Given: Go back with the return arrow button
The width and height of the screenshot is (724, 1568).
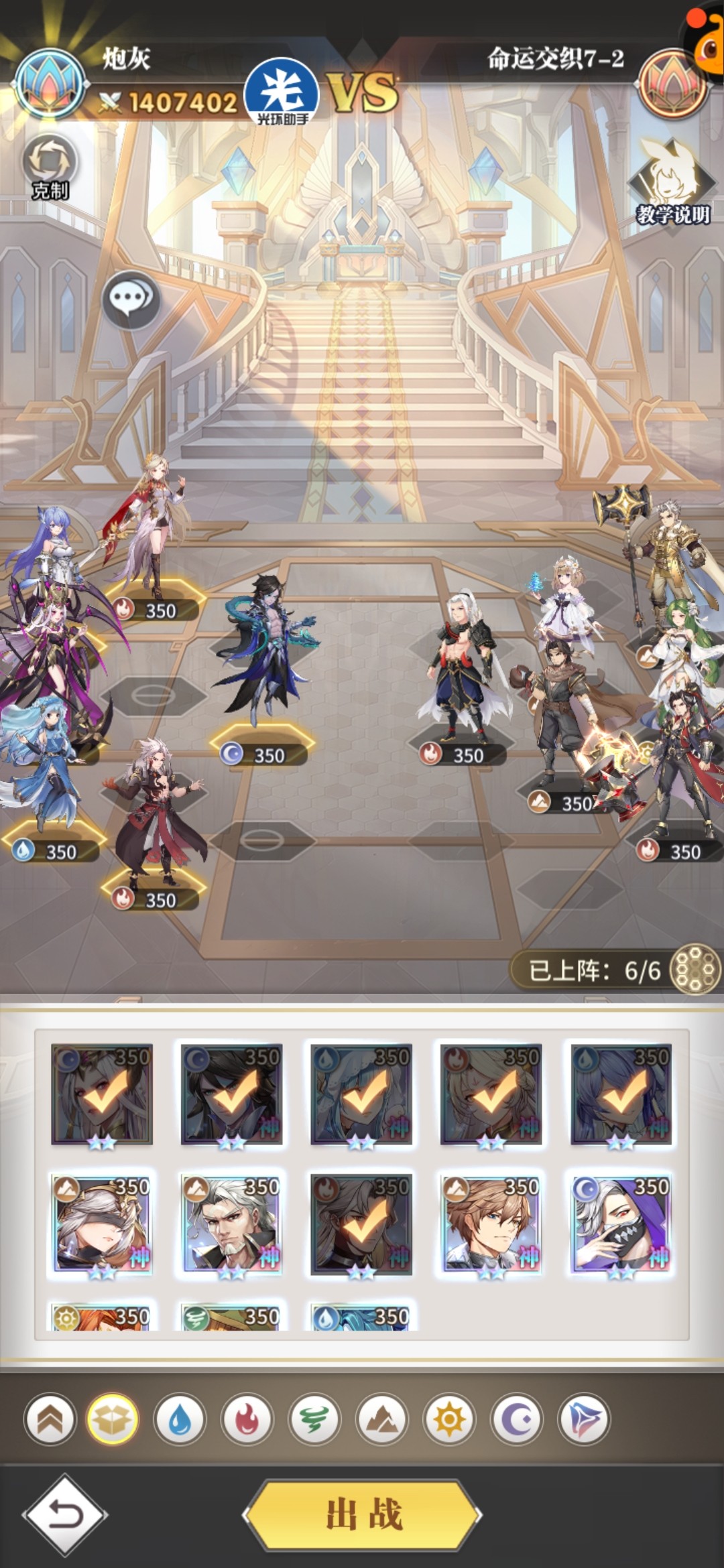Looking at the screenshot, I should click(65, 1514).
